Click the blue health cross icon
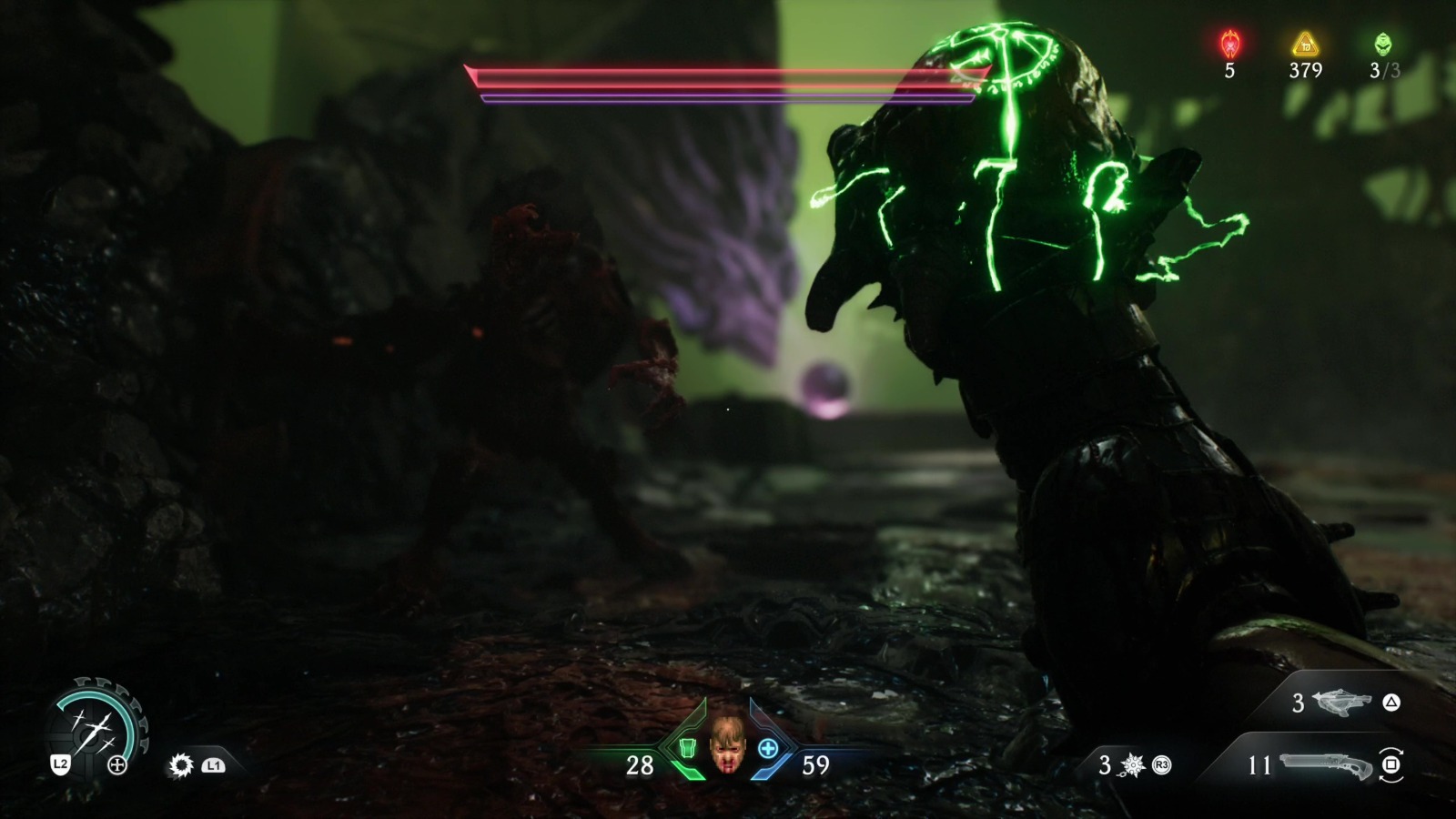This screenshot has width=1456, height=819. coord(768,748)
